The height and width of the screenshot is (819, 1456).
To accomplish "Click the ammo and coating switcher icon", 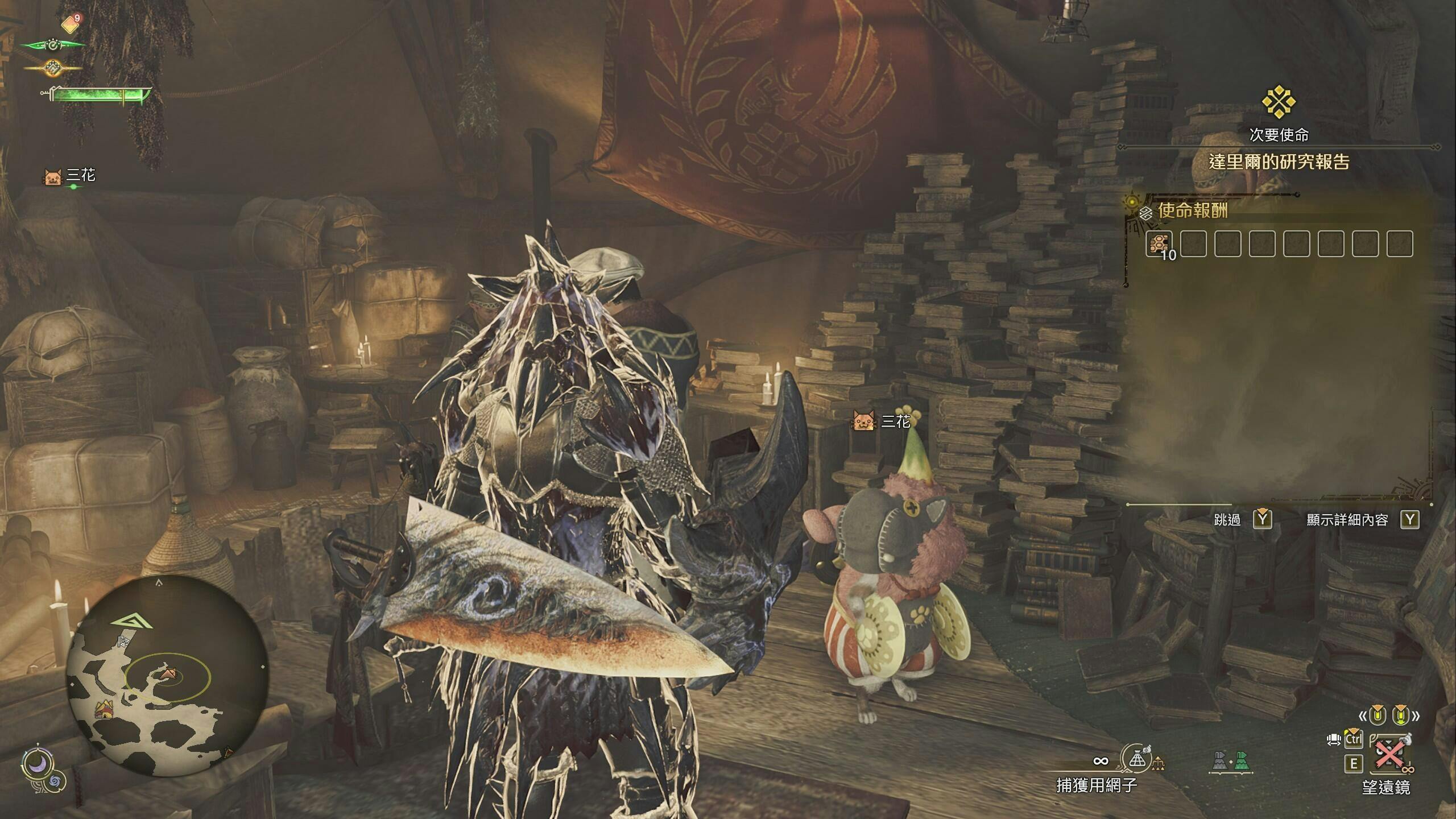I will pyautogui.click(x=1230, y=761).
